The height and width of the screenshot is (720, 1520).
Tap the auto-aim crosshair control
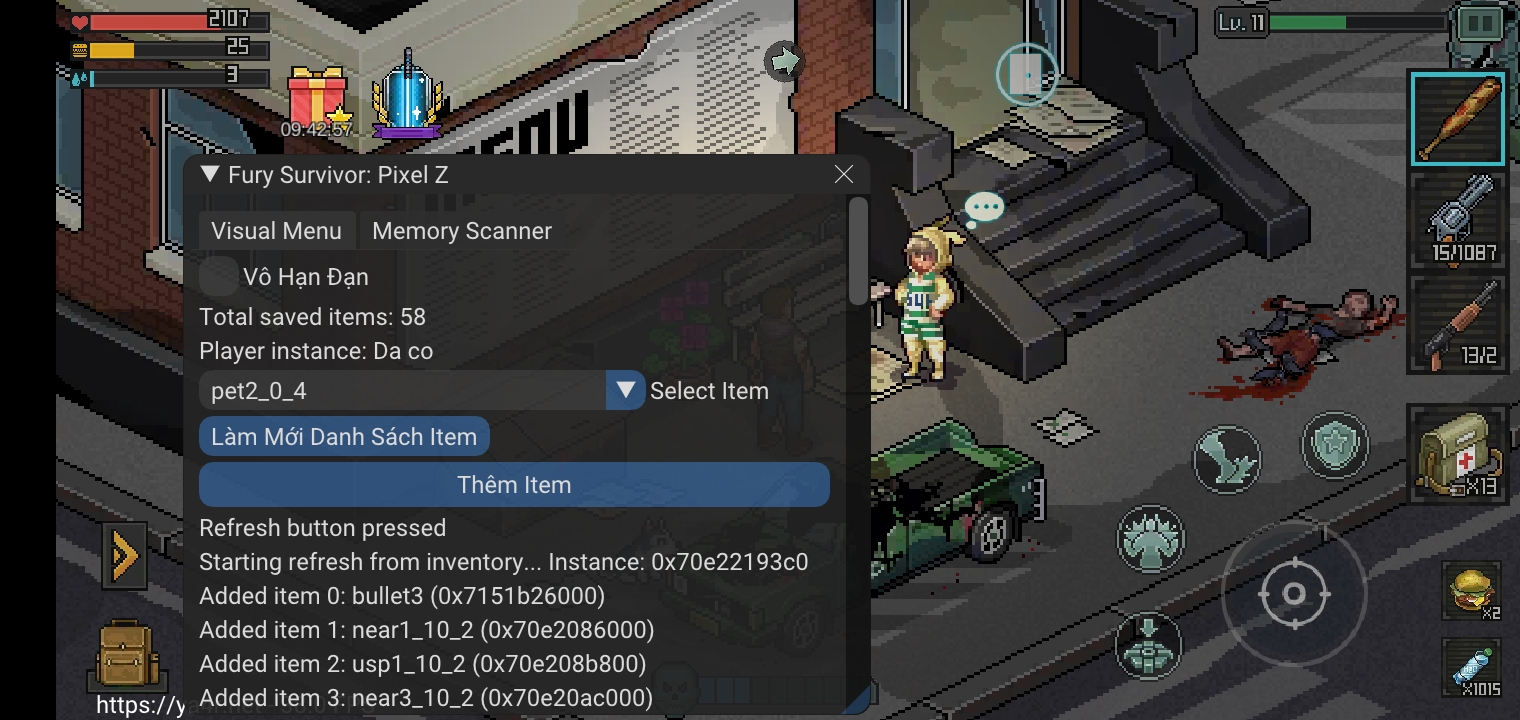(1295, 592)
